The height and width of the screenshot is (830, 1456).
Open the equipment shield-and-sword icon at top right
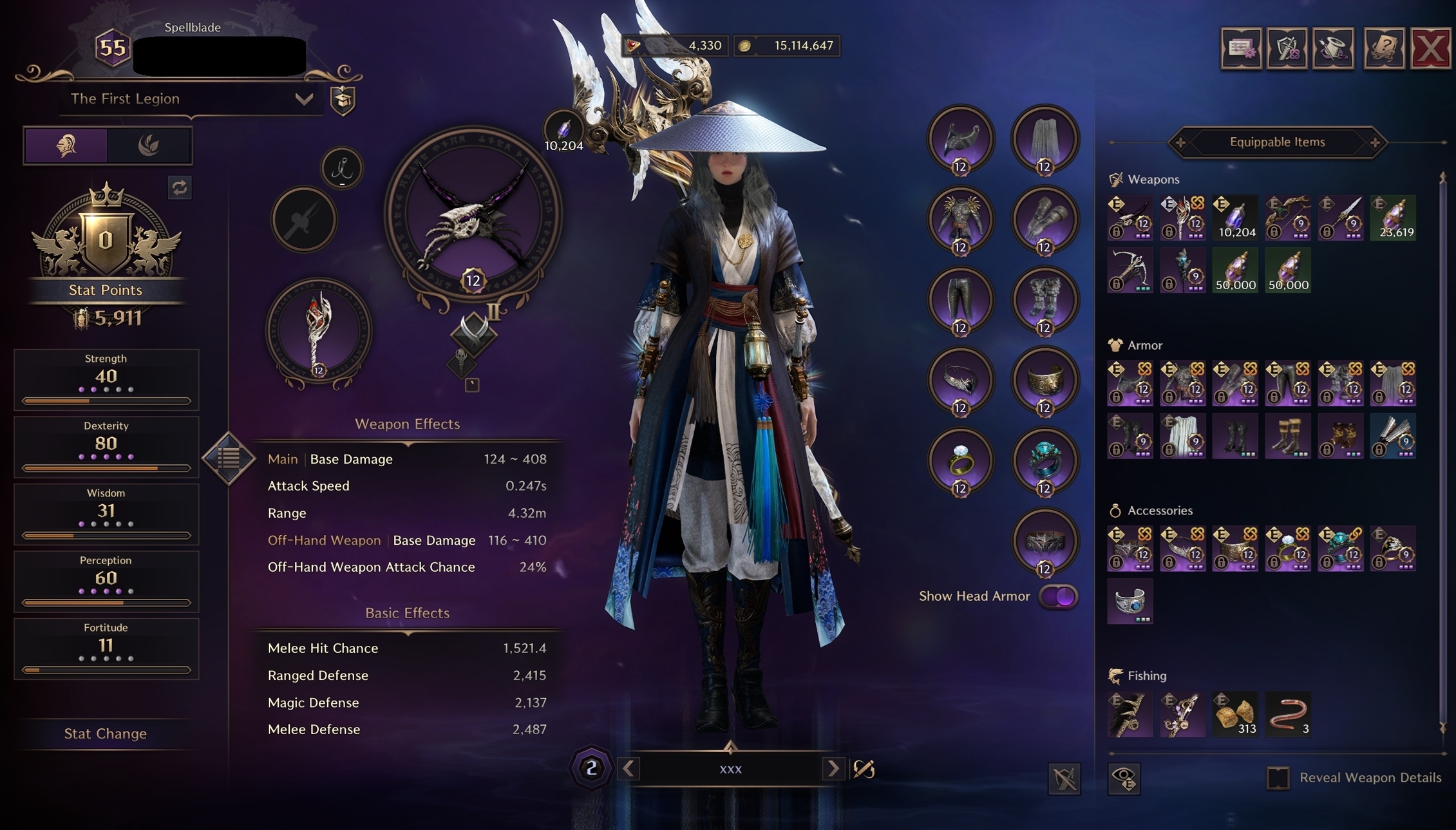[x=1289, y=48]
